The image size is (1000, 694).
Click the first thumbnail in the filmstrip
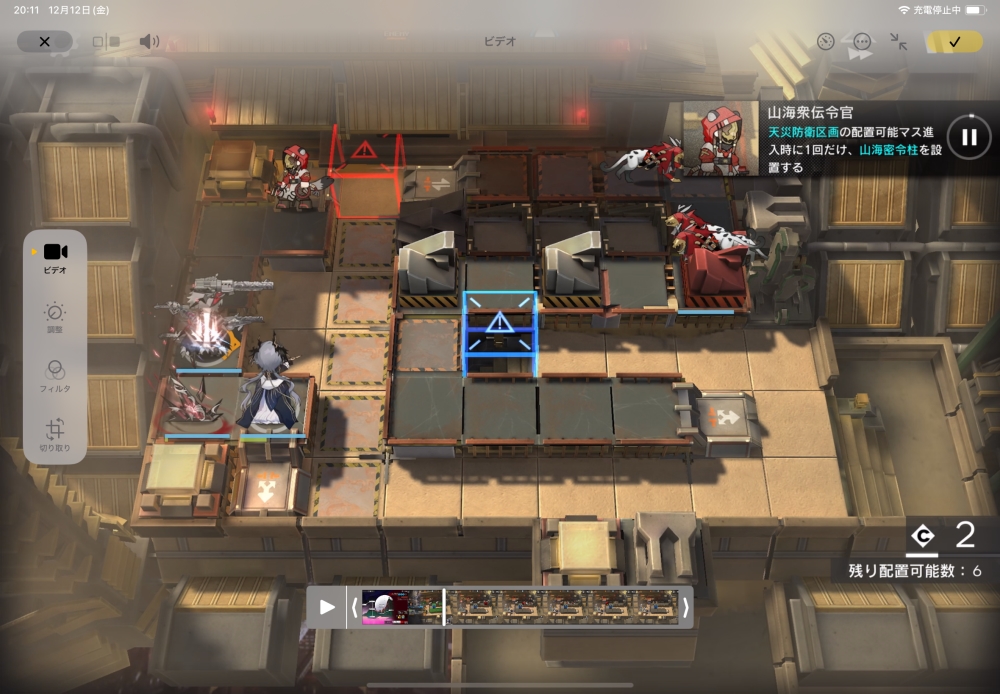coord(385,607)
